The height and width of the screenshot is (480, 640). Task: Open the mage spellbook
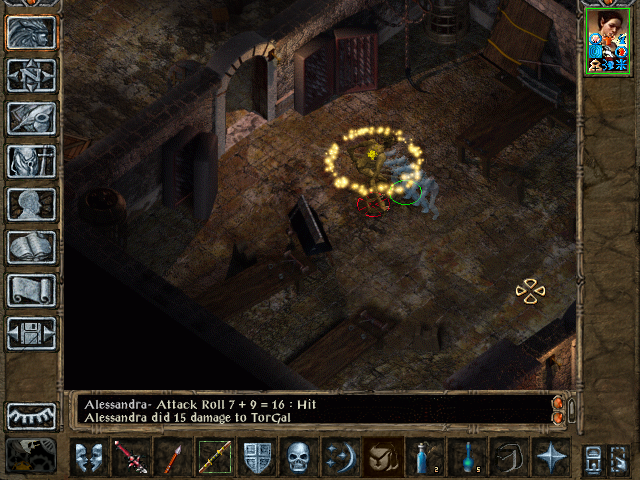(32, 247)
